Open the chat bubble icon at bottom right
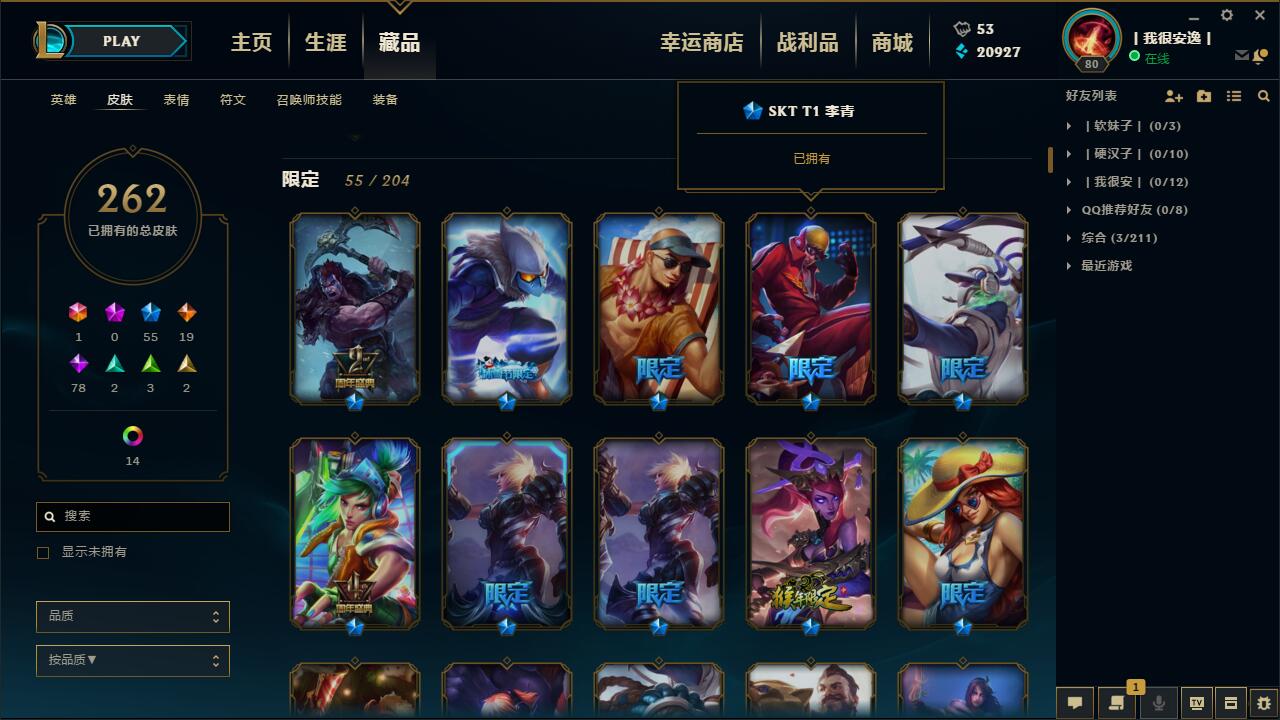 (1074, 703)
